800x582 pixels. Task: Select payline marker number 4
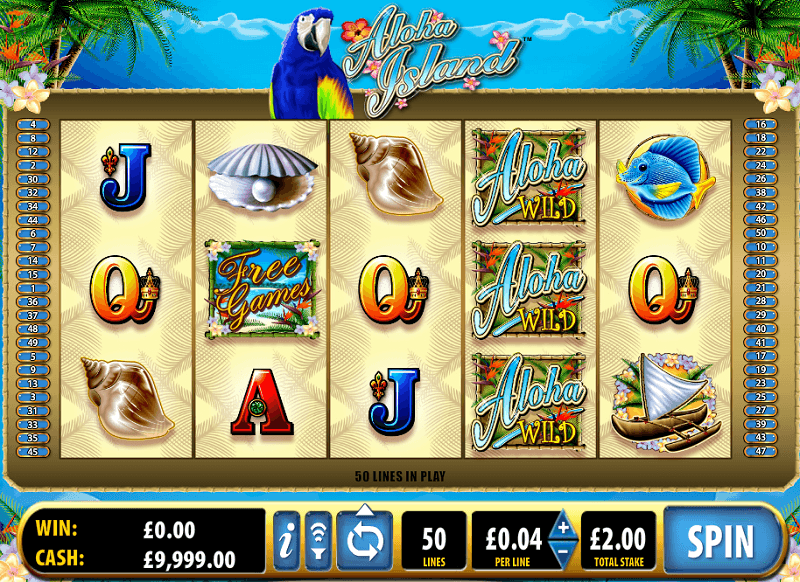pyautogui.click(x=33, y=124)
